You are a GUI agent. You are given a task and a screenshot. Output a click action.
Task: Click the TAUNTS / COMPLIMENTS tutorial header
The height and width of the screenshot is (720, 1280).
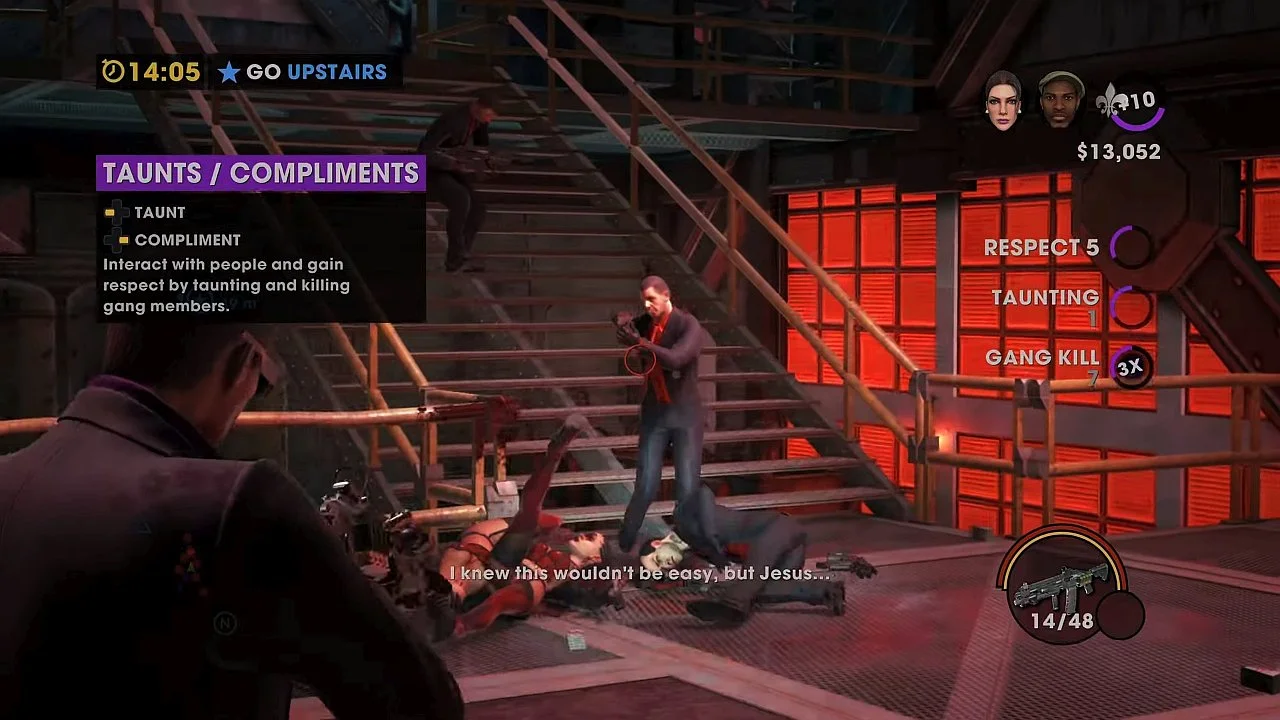tap(261, 173)
